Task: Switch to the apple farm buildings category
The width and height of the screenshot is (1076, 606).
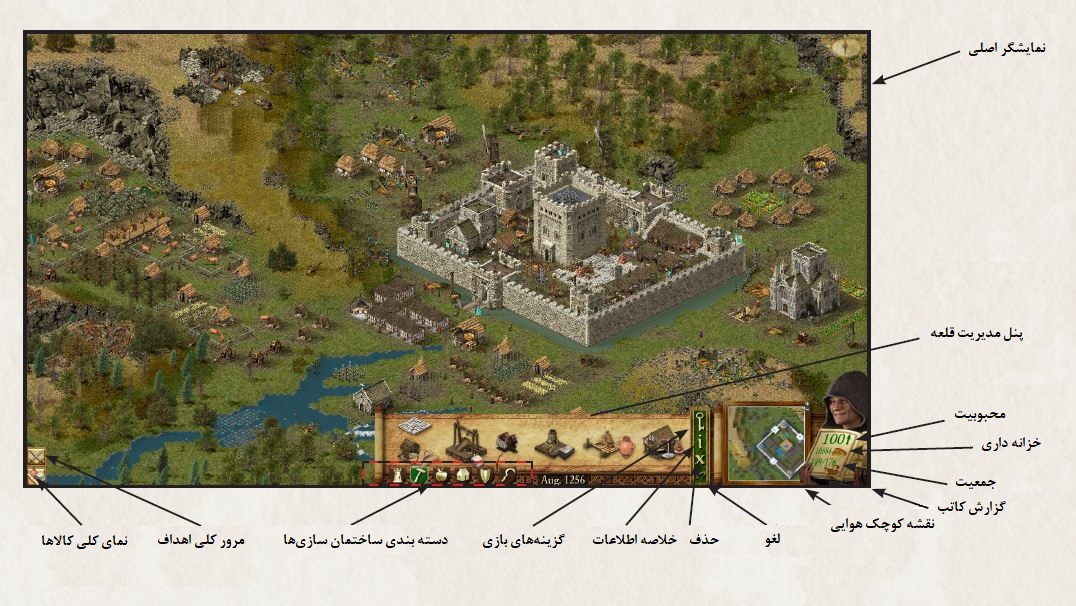Action: (x=441, y=476)
